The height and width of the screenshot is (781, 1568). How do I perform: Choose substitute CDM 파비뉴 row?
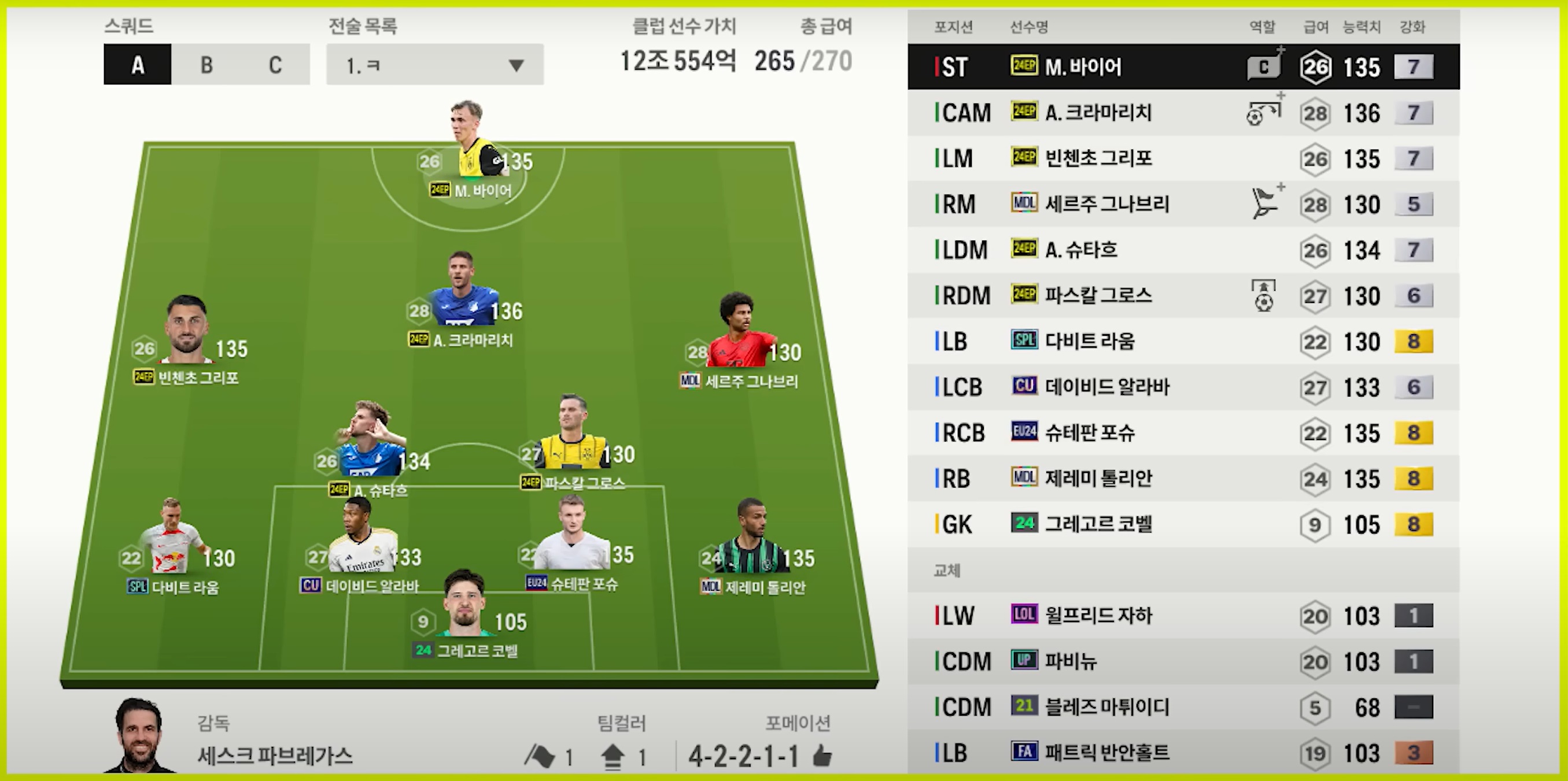tap(1183, 661)
